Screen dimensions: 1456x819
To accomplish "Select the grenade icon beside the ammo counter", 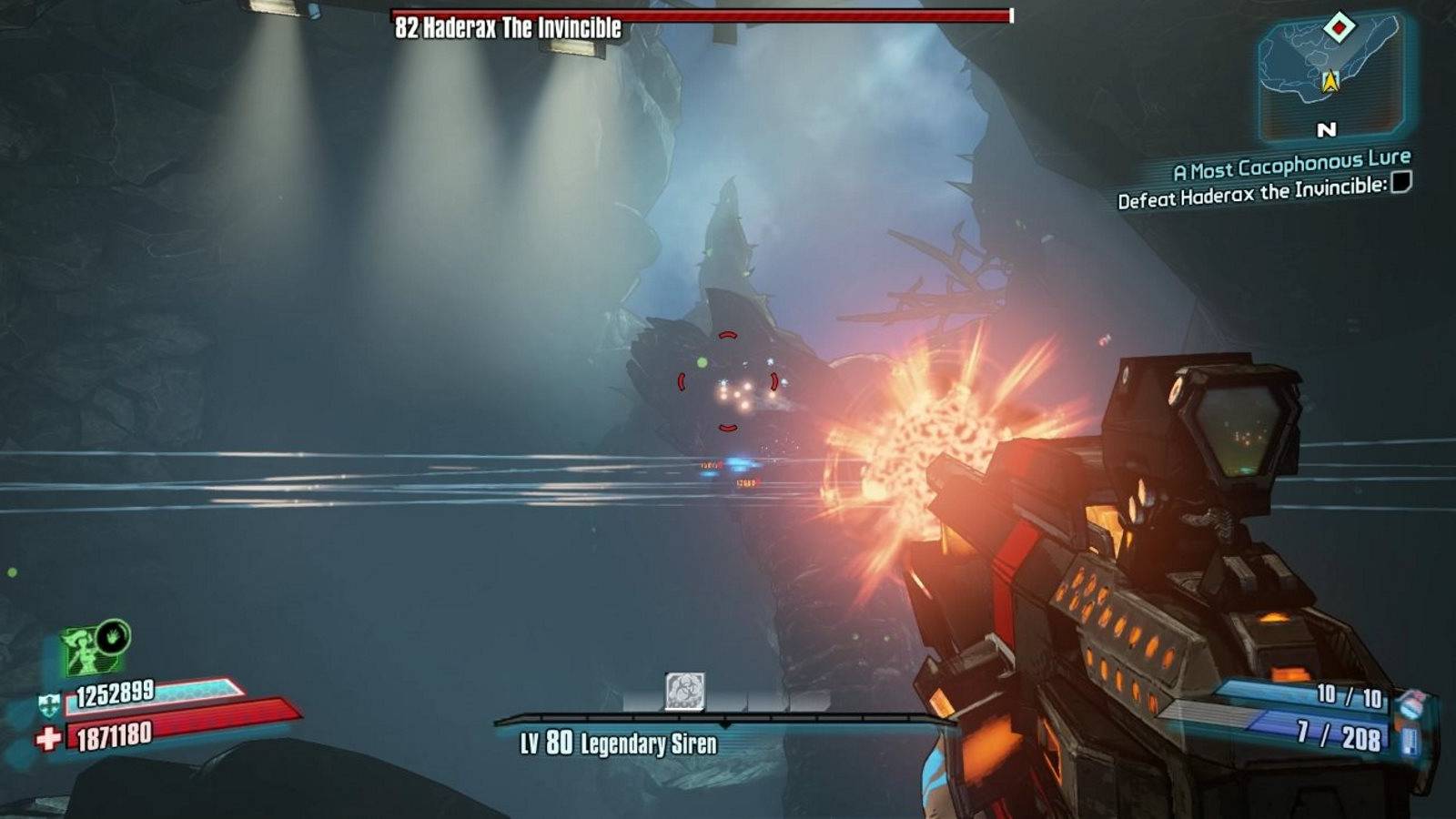I will tap(1411, 703).
